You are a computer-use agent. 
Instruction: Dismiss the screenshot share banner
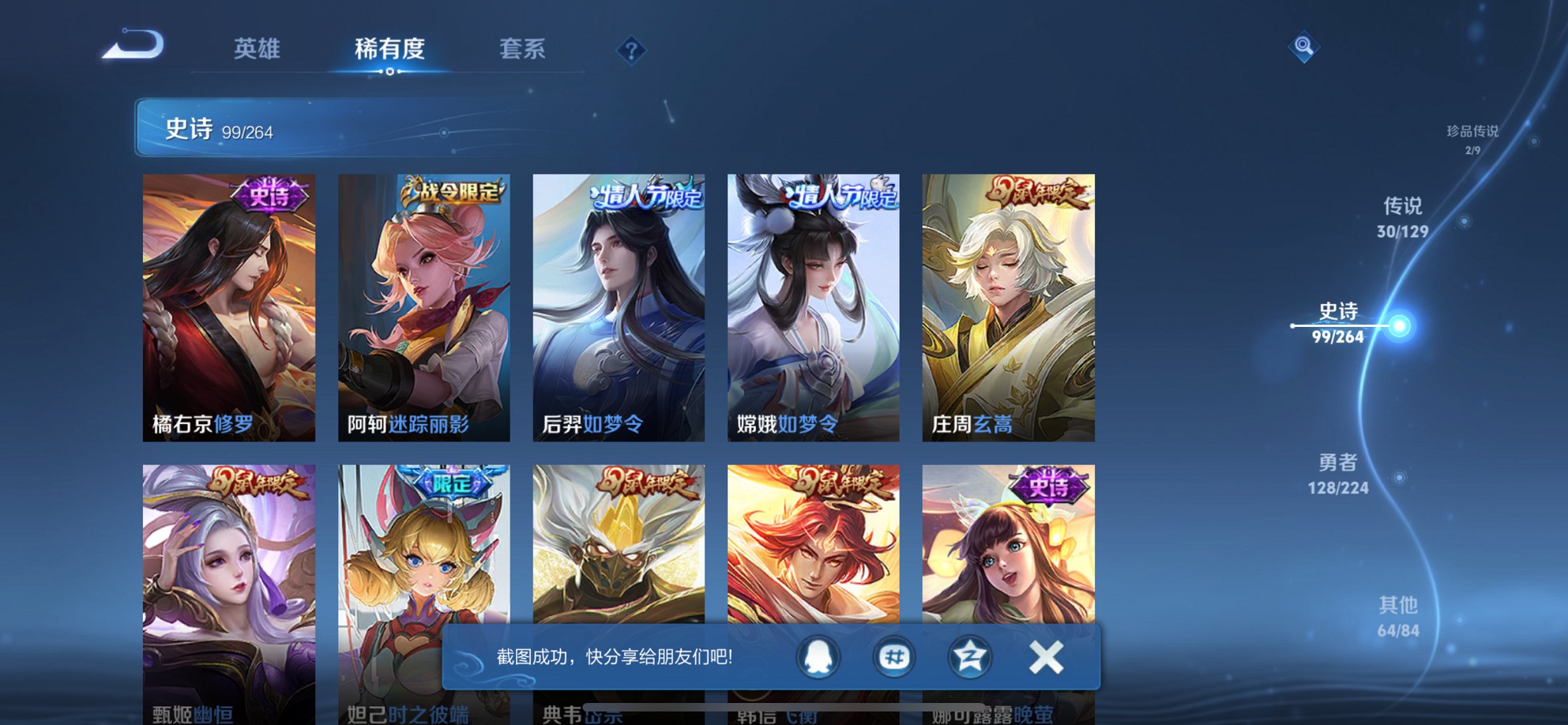click(x=1046, y=657)
